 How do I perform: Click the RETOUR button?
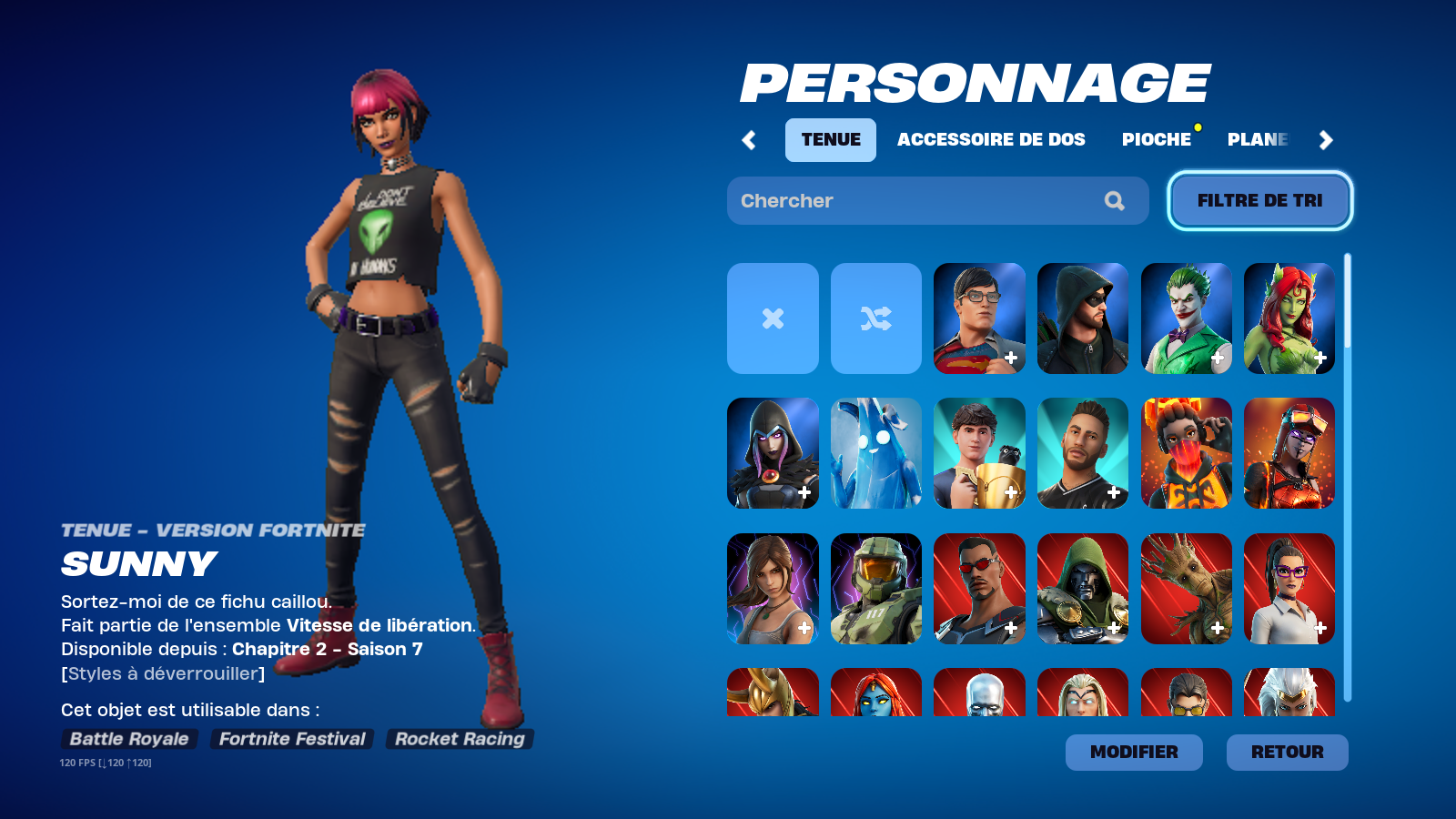(1287, 753)
